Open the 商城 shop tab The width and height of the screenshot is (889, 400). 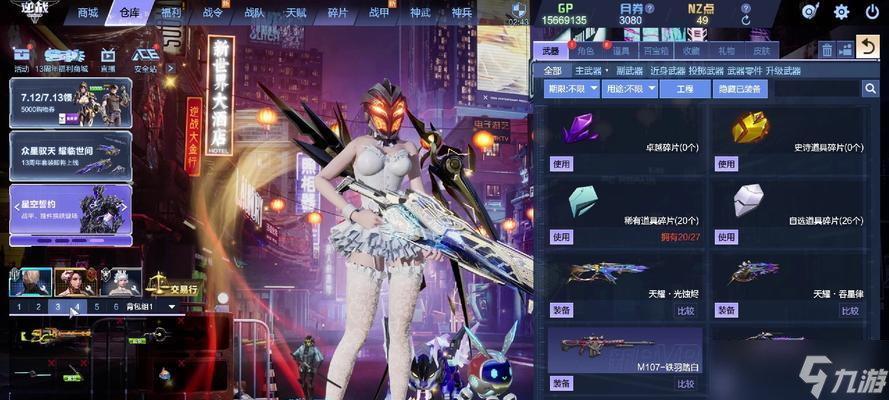[x=88, y=13]
